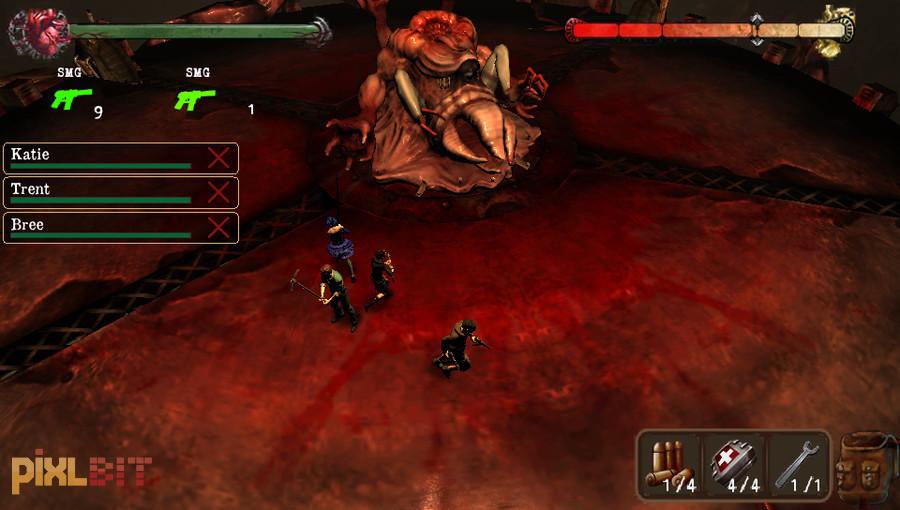Viewport: 900px width, 510px height.
Task: Click the red X beside Bree
Action: [218, 227]
